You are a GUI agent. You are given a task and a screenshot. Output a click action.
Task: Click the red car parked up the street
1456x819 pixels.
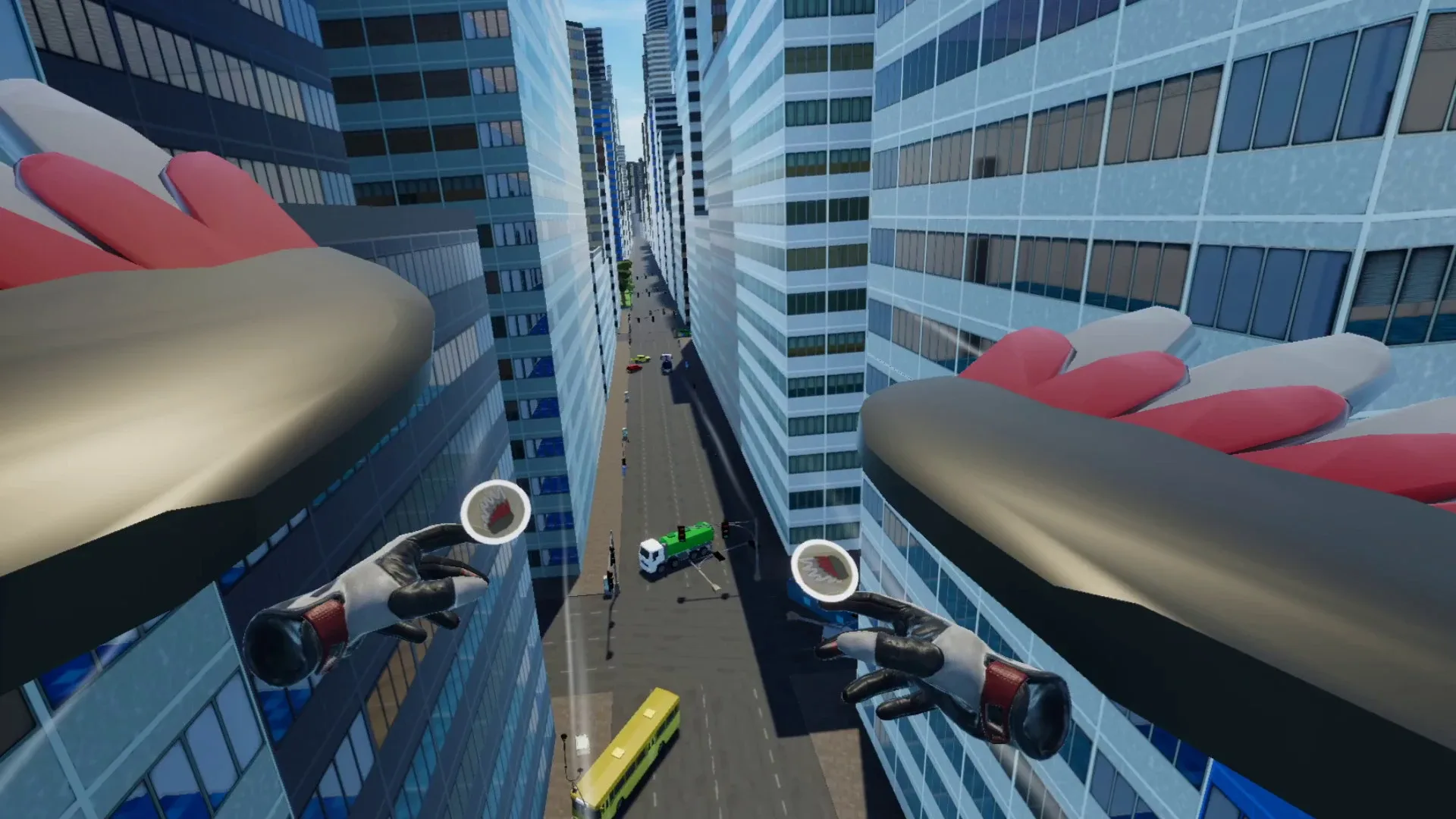(635, 367)
